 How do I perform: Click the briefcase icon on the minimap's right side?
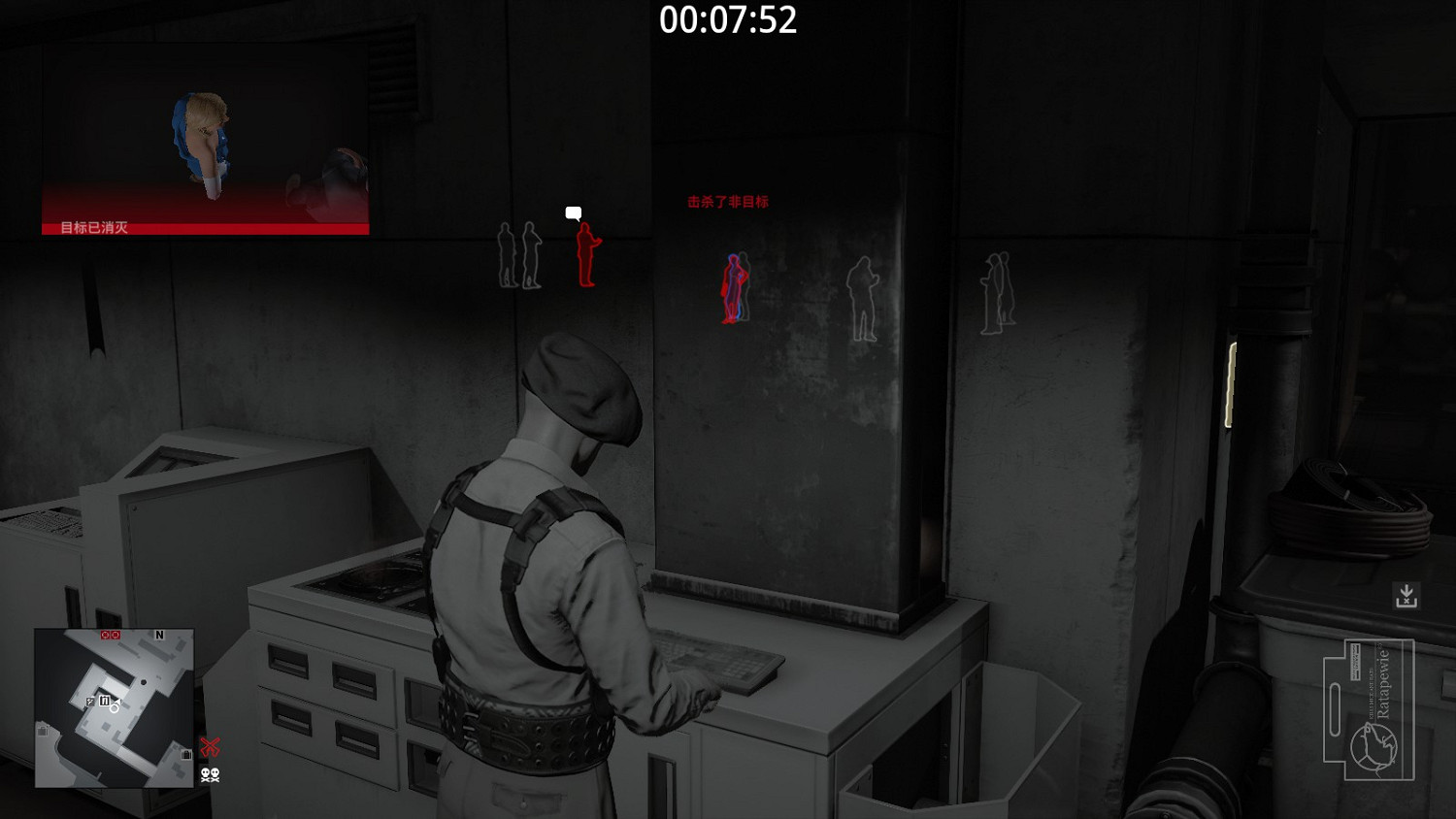pos(186,754)
